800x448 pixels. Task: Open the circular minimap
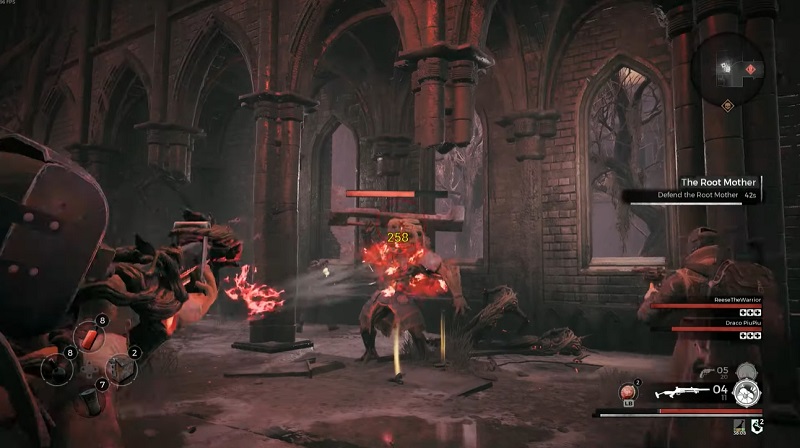pos(729,68)
